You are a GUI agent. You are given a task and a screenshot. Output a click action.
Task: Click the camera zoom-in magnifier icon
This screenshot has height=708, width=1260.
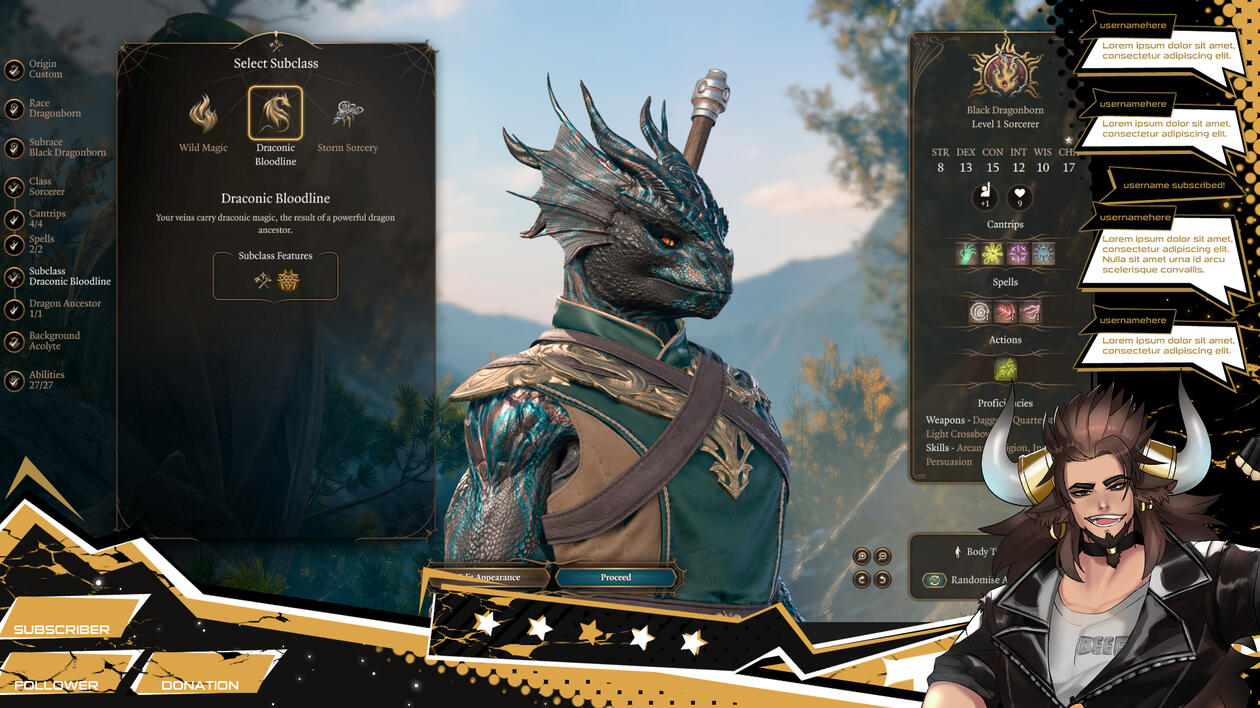tap(862, 557)
